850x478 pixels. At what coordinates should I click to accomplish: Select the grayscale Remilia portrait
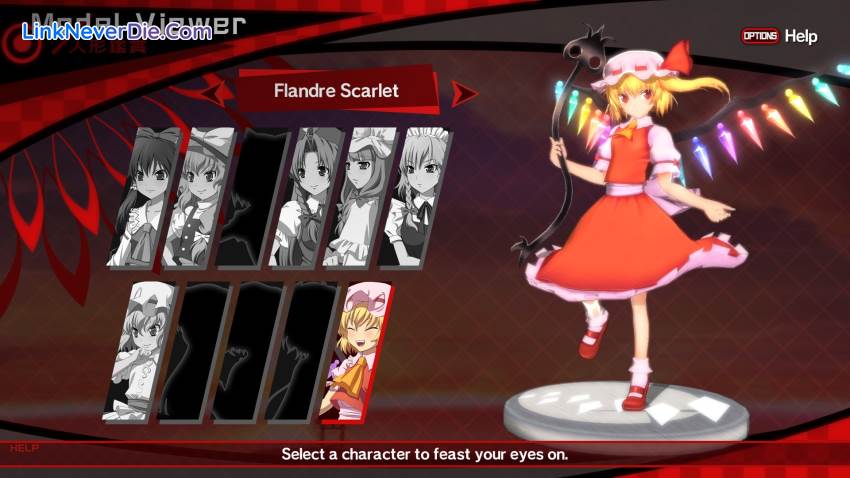click(139, 350)
